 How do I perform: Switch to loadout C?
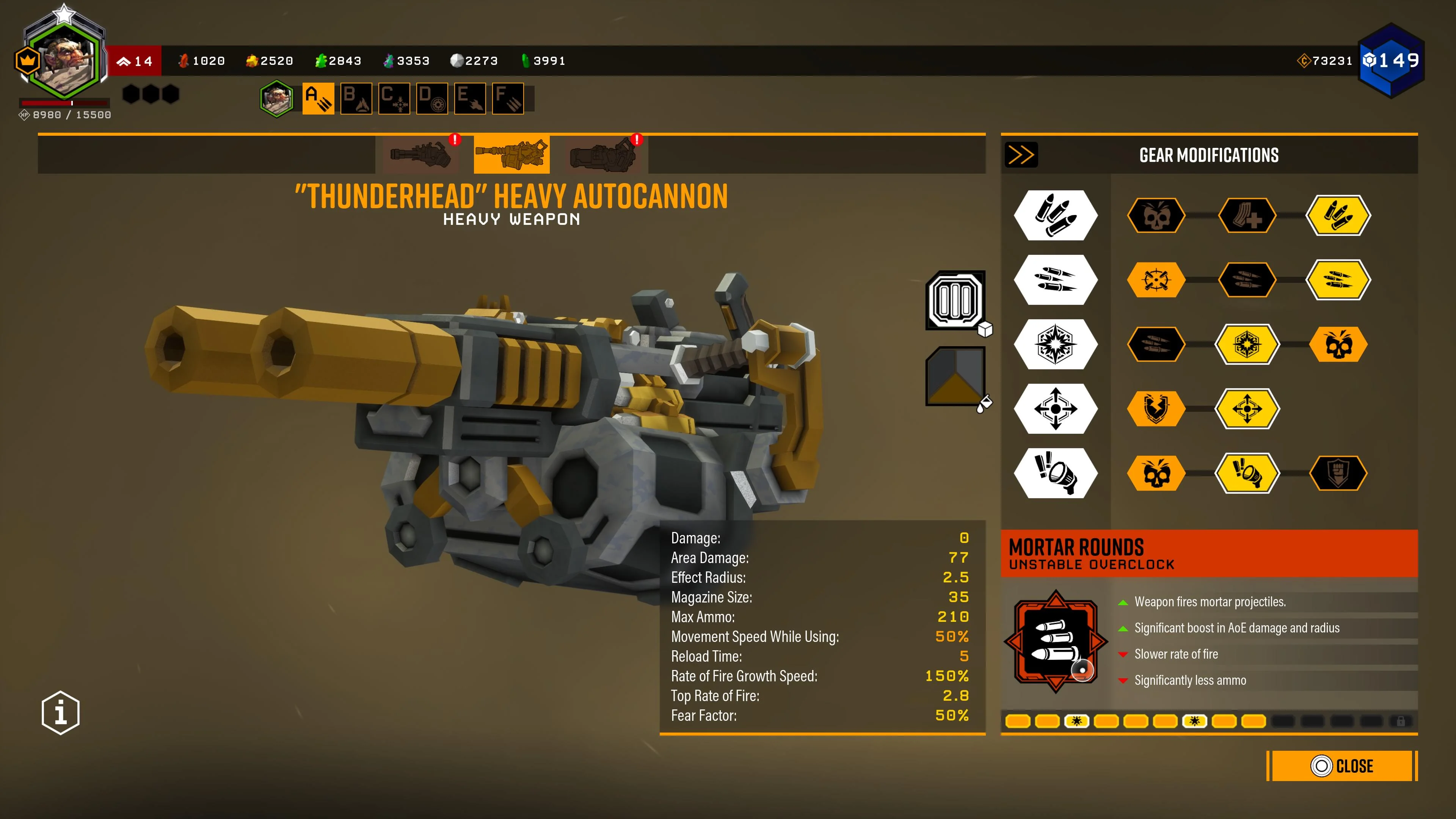click(x=394, y=98)
